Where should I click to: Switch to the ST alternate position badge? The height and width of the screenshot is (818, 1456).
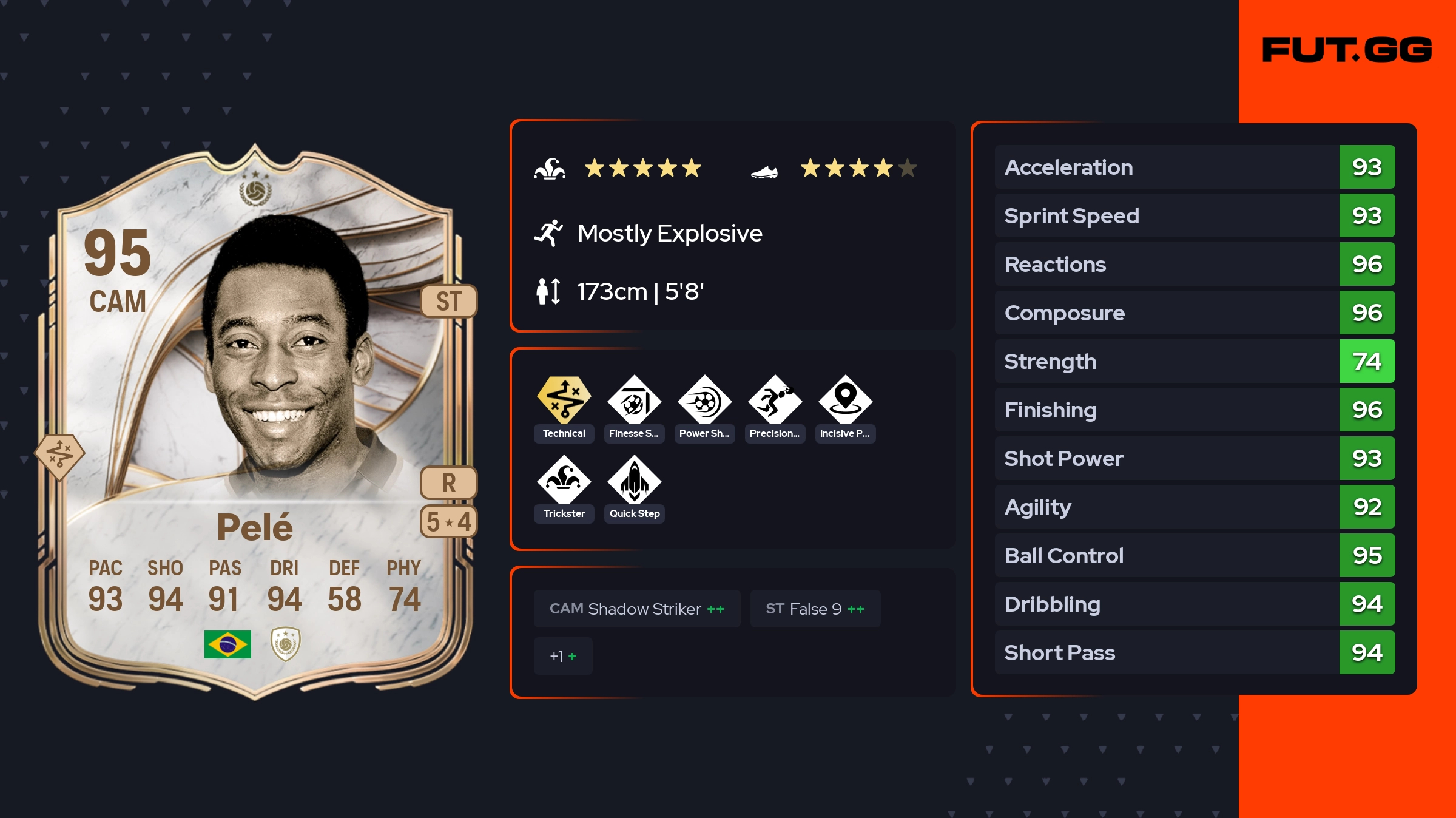point(449,302)
